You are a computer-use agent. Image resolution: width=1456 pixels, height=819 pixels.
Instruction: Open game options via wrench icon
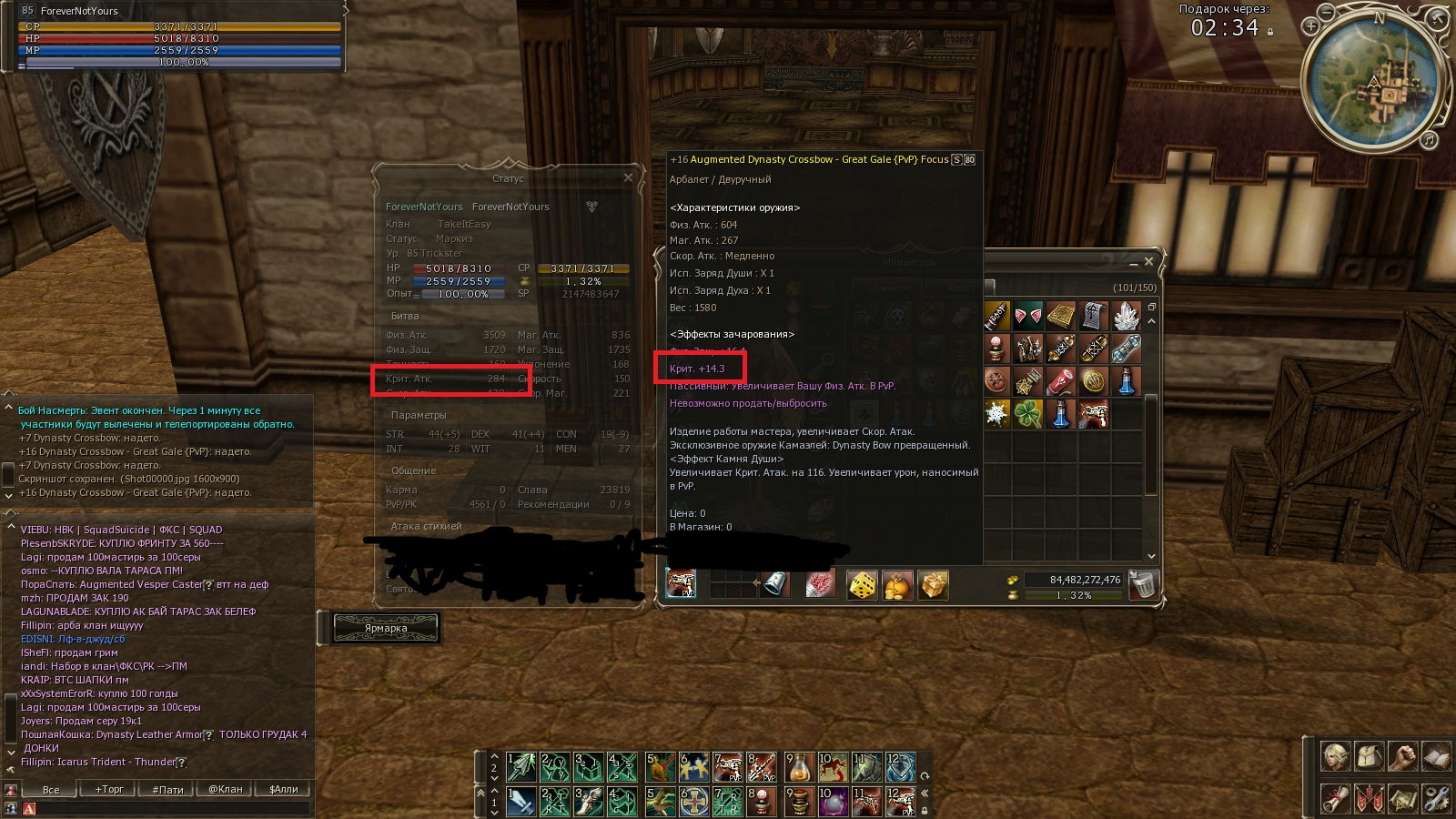[1435, 798]
